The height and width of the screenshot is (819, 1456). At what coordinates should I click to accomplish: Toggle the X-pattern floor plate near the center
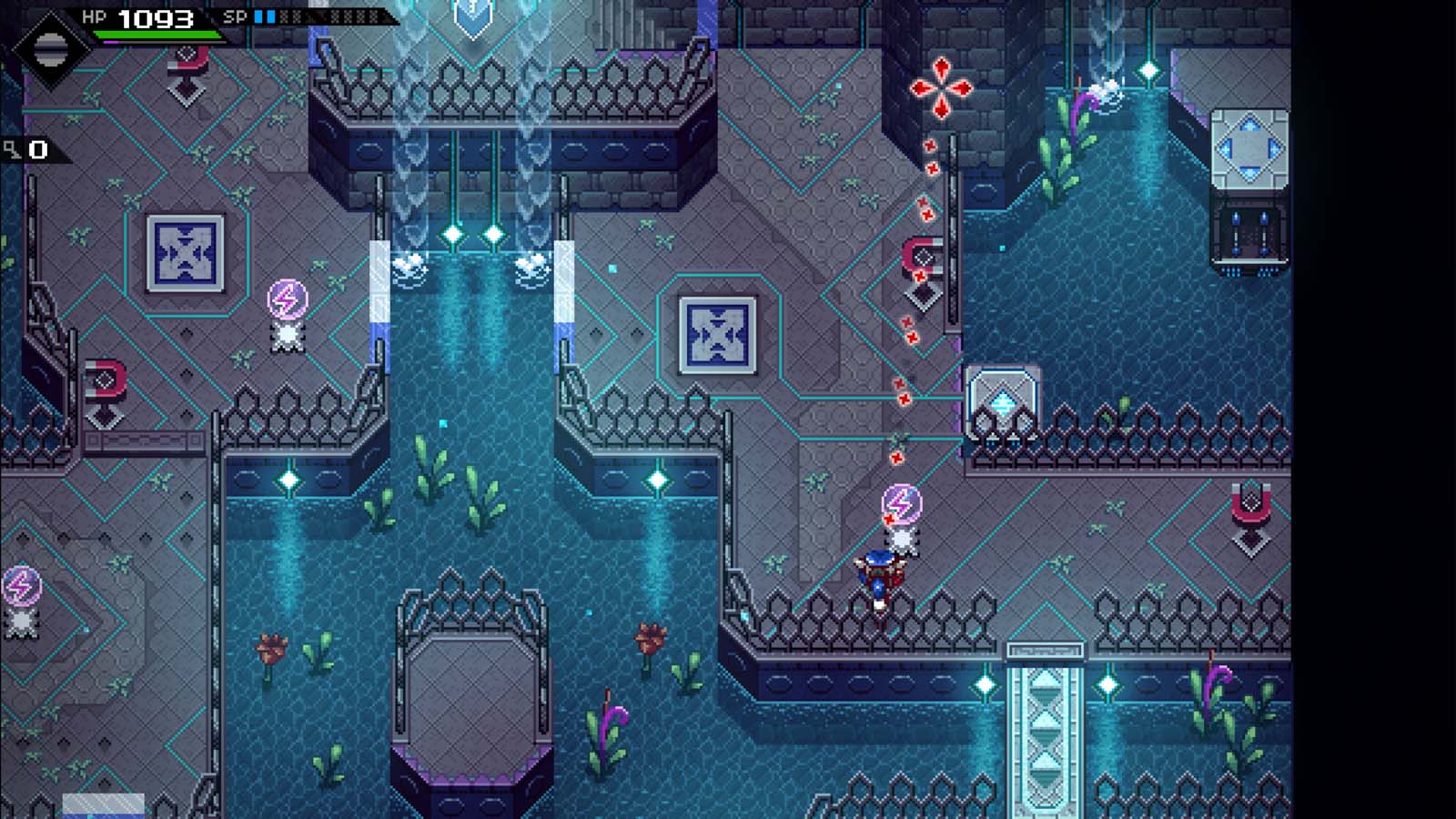coord(718,335)
